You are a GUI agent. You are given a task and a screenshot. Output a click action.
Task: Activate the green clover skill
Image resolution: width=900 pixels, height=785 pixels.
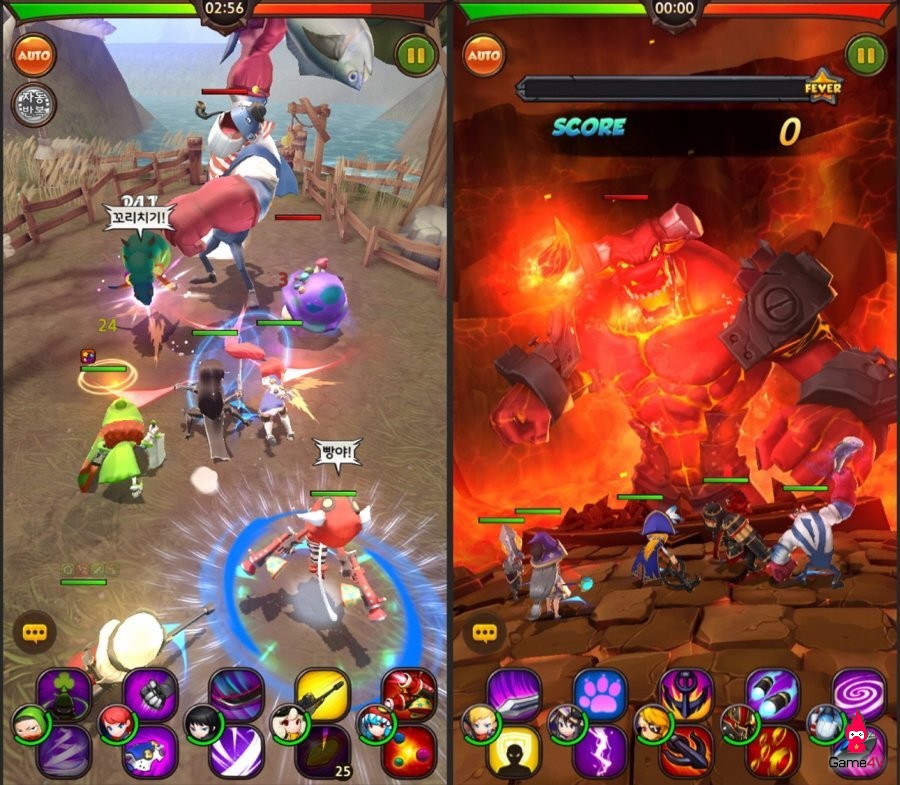pos(65,692)
